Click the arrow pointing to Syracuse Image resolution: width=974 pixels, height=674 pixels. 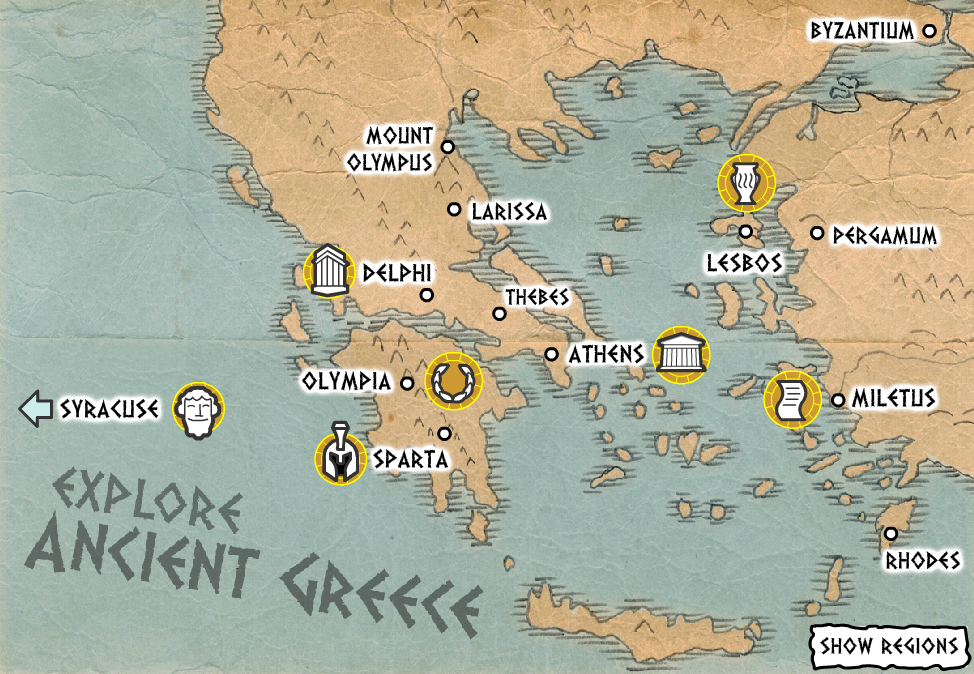point(36,408)
